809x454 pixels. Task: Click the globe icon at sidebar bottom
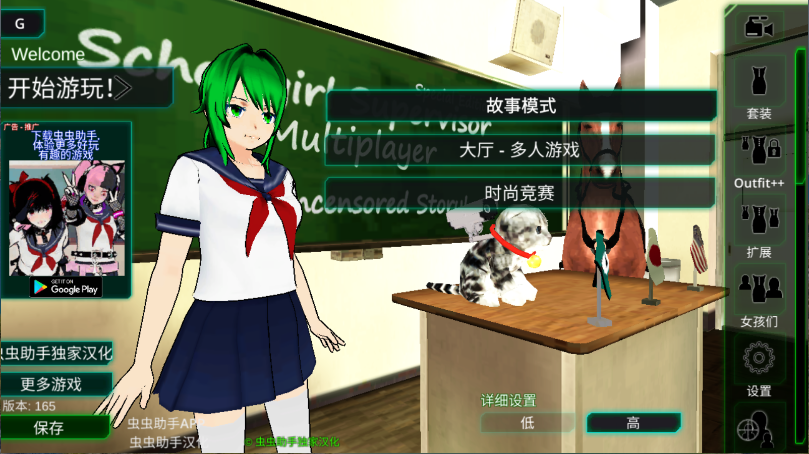[x=757, y=432]
